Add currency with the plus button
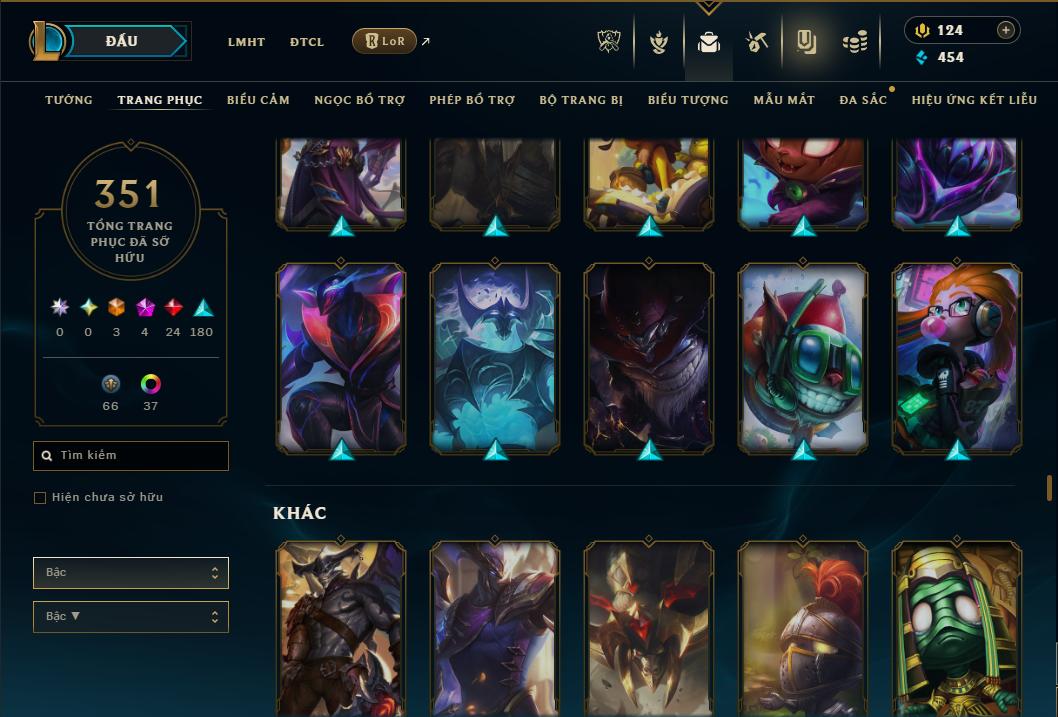This screenshot has height=717, width=1058. (1006, 30)
